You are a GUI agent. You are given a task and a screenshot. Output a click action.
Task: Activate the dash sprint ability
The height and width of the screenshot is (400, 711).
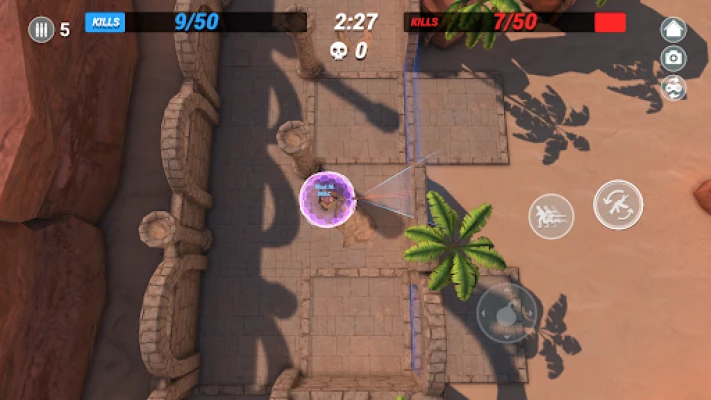(552, 213)
